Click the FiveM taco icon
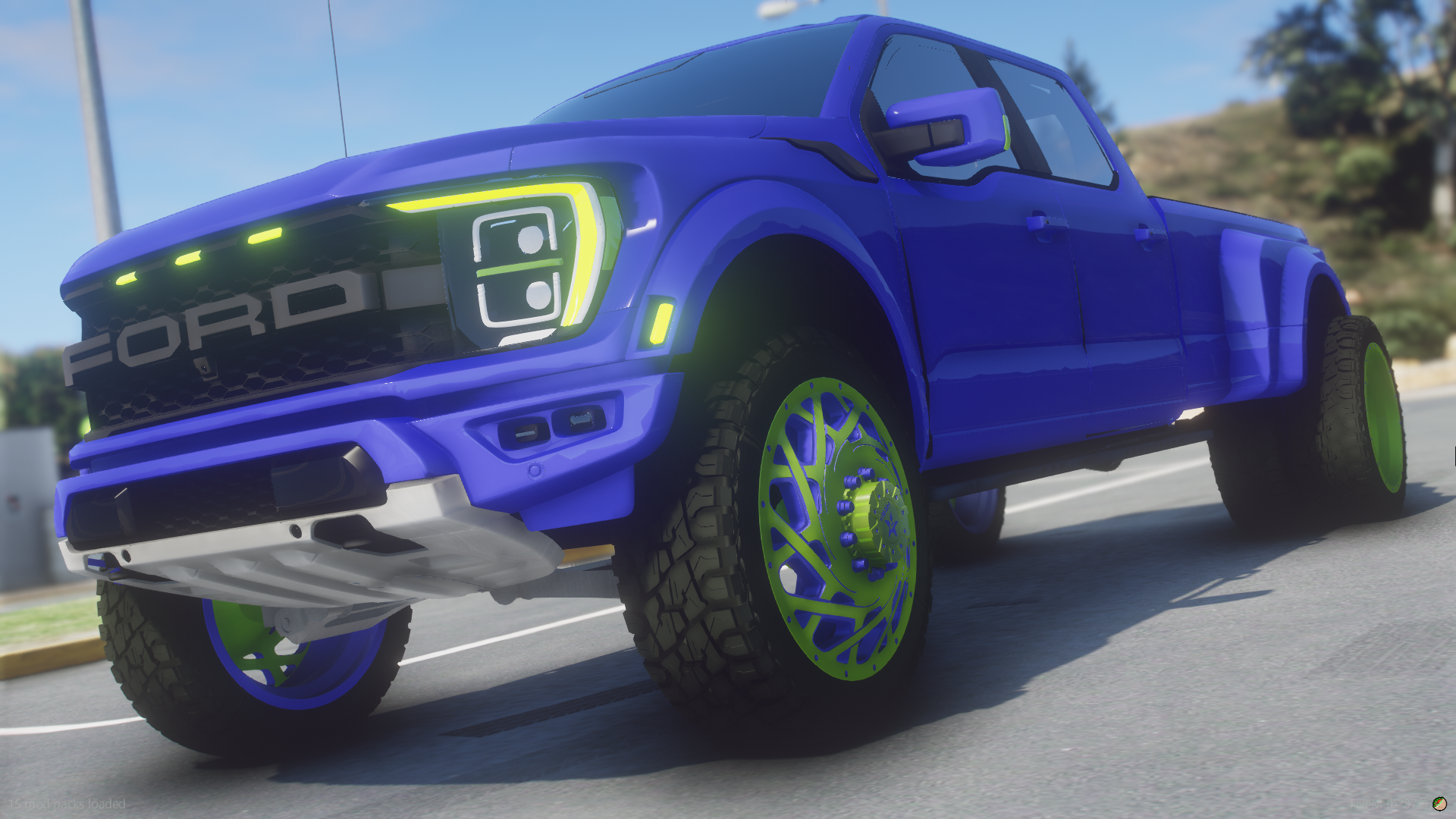The width and height of the screenshot is (1456, 819). [1438, 803]
